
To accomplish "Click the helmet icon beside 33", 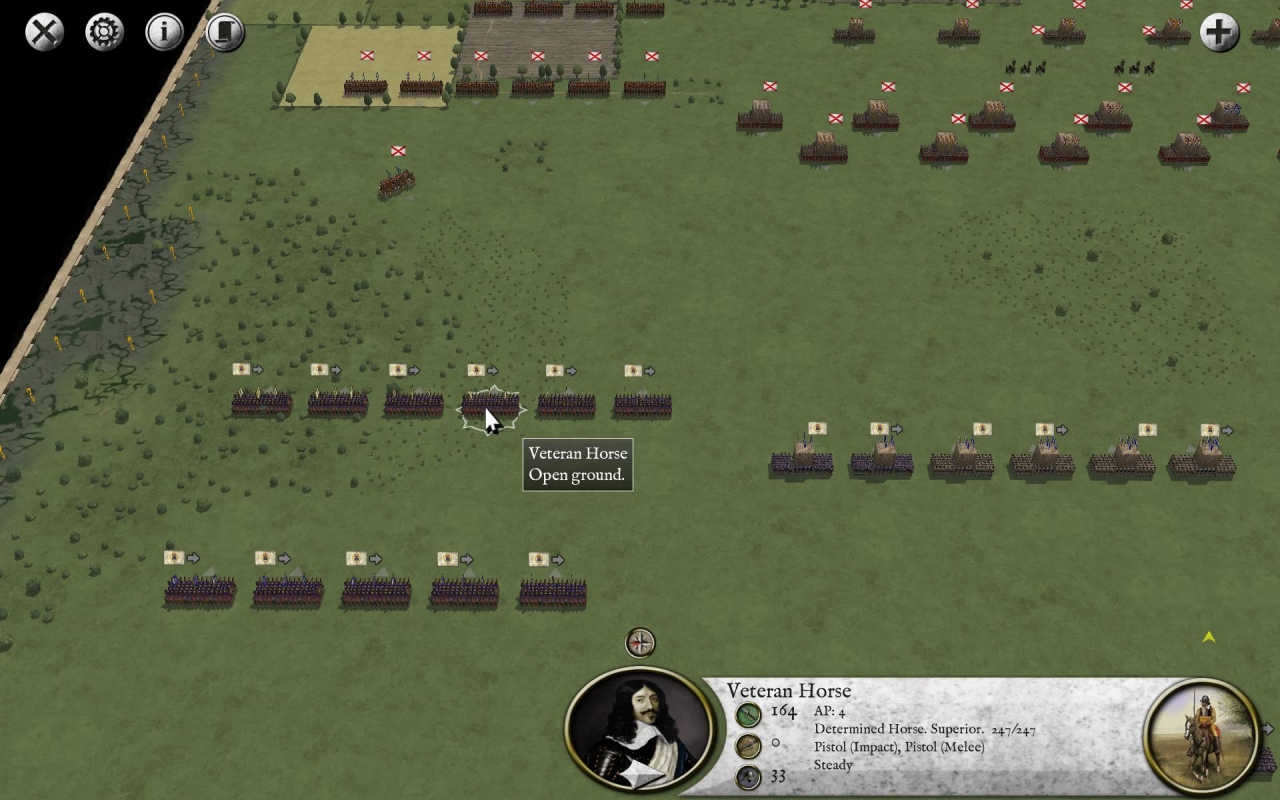I will tap(748, 777).
